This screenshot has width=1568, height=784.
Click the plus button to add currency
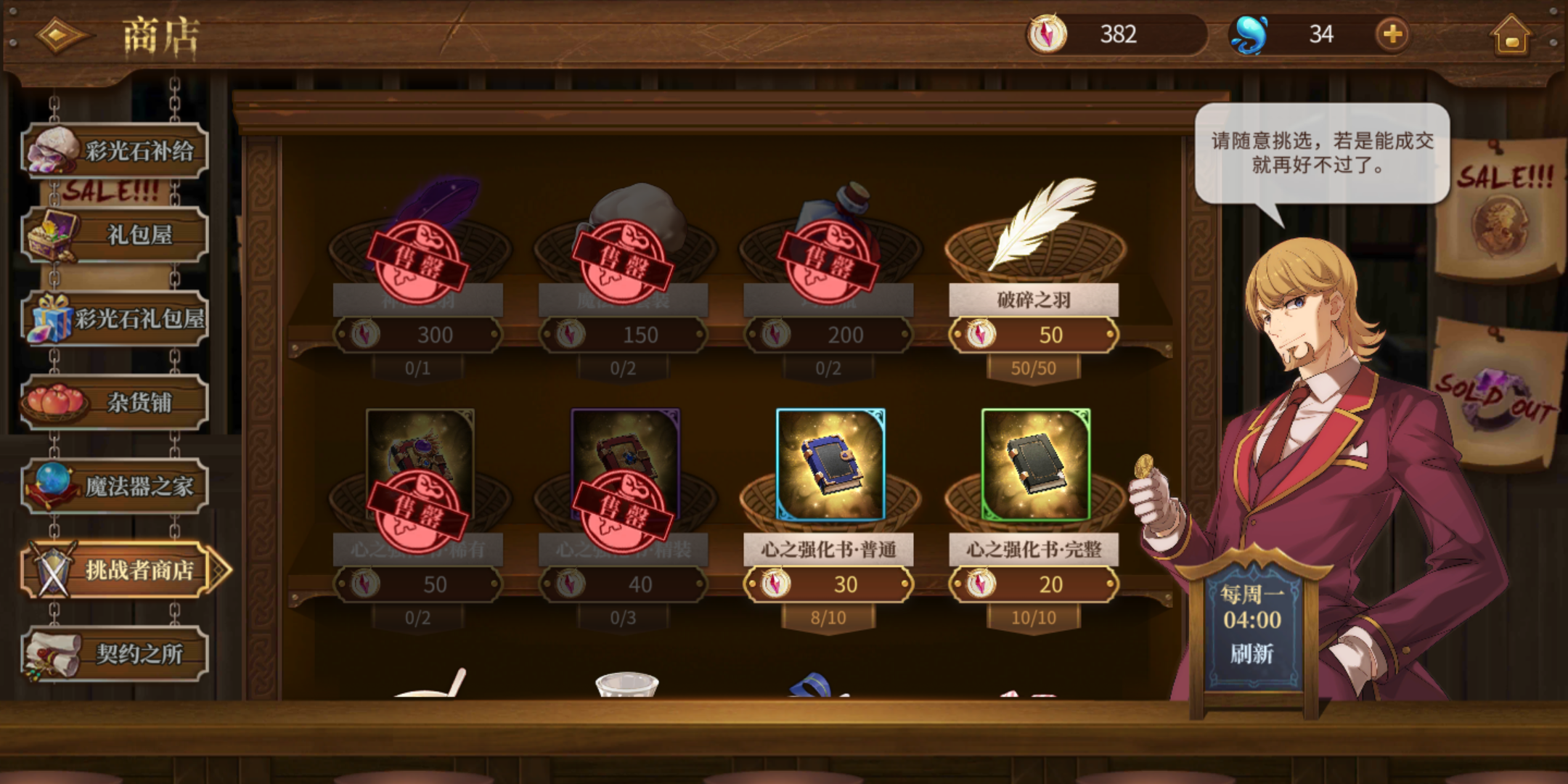pyautogui.click(x=1394, y=33)
